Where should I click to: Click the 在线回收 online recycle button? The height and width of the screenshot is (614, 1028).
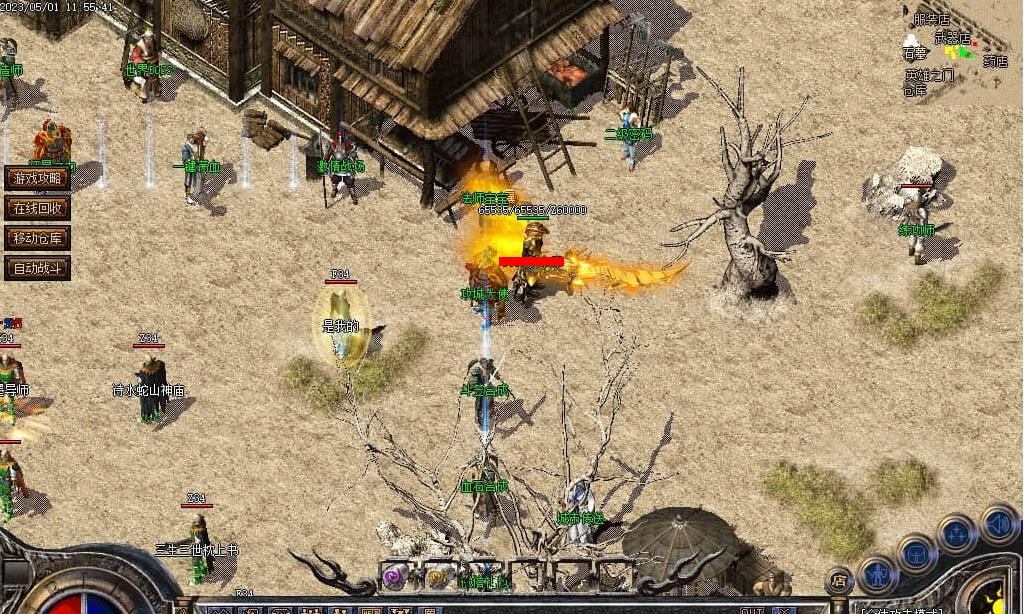click(x=37, y=208)
